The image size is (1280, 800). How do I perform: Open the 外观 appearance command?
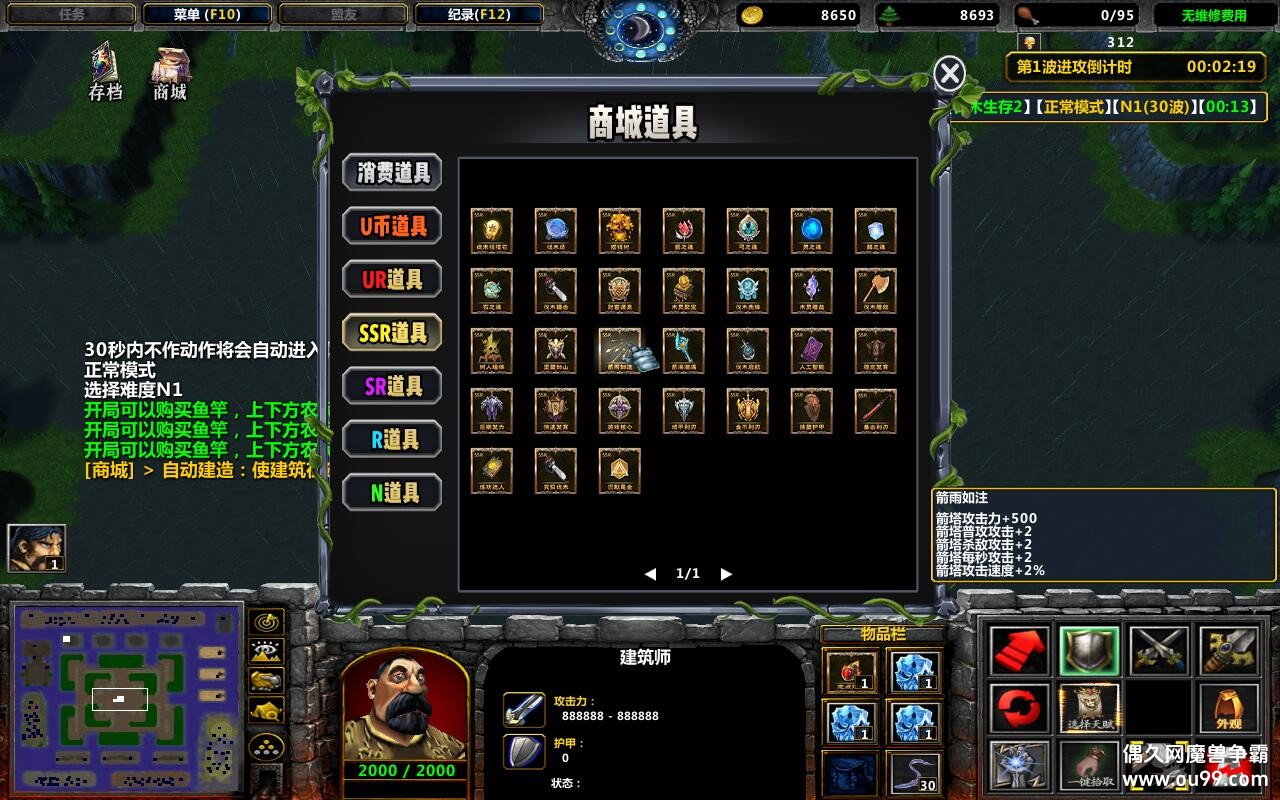(x=1229, y=707)
